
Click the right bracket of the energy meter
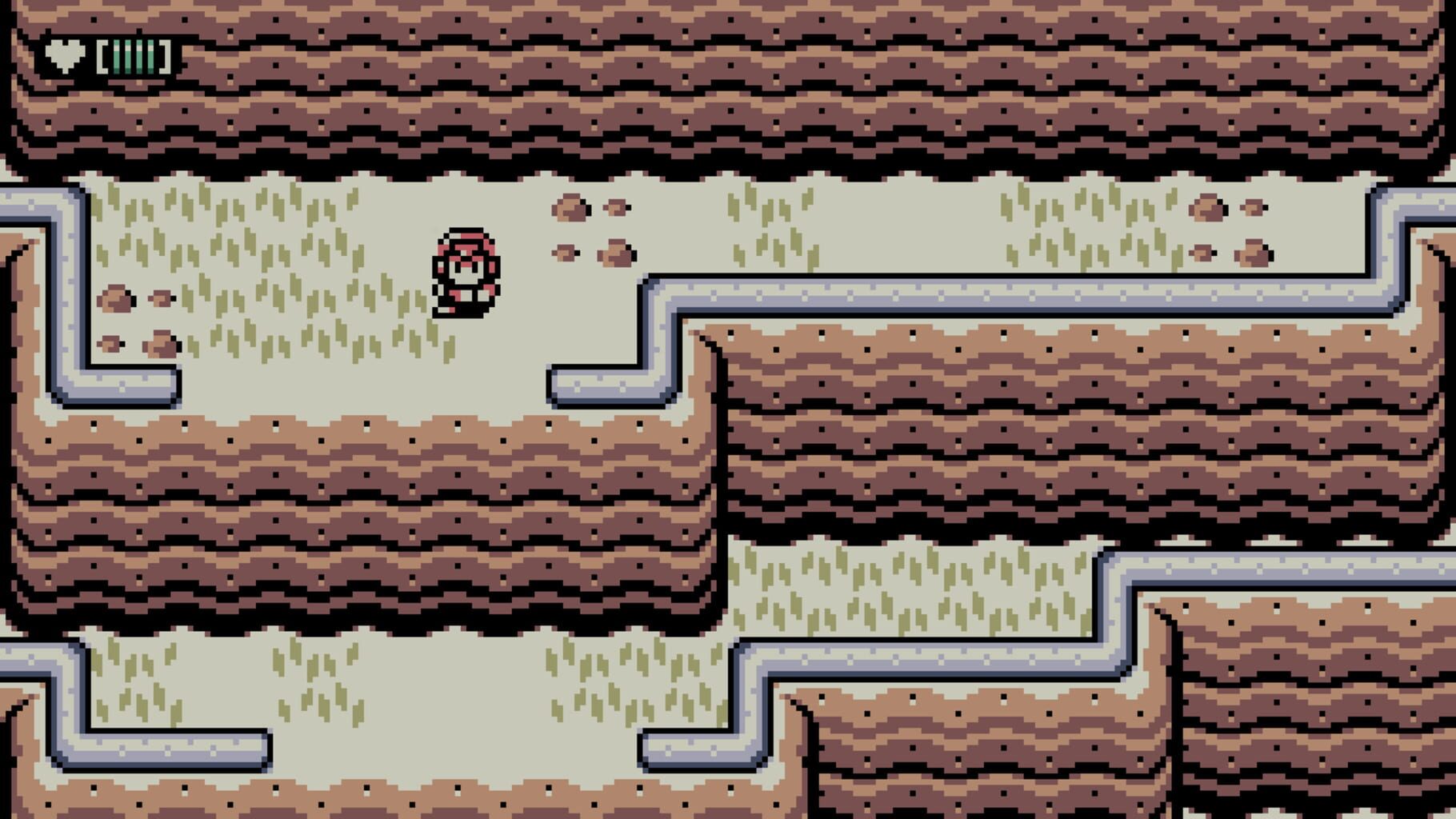click(165, 57)
